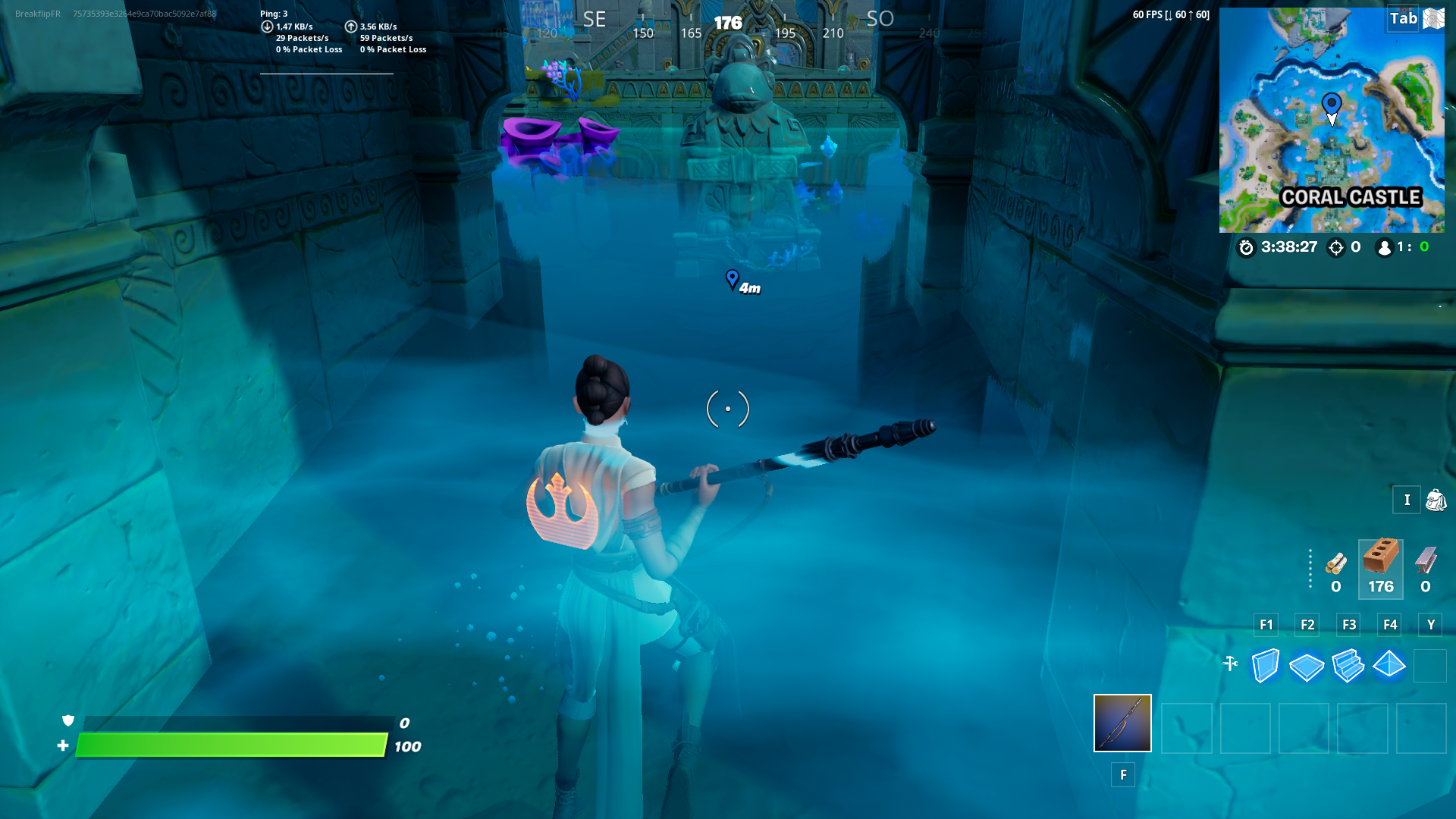Select the wall build piece on F1

(1266, 666)
